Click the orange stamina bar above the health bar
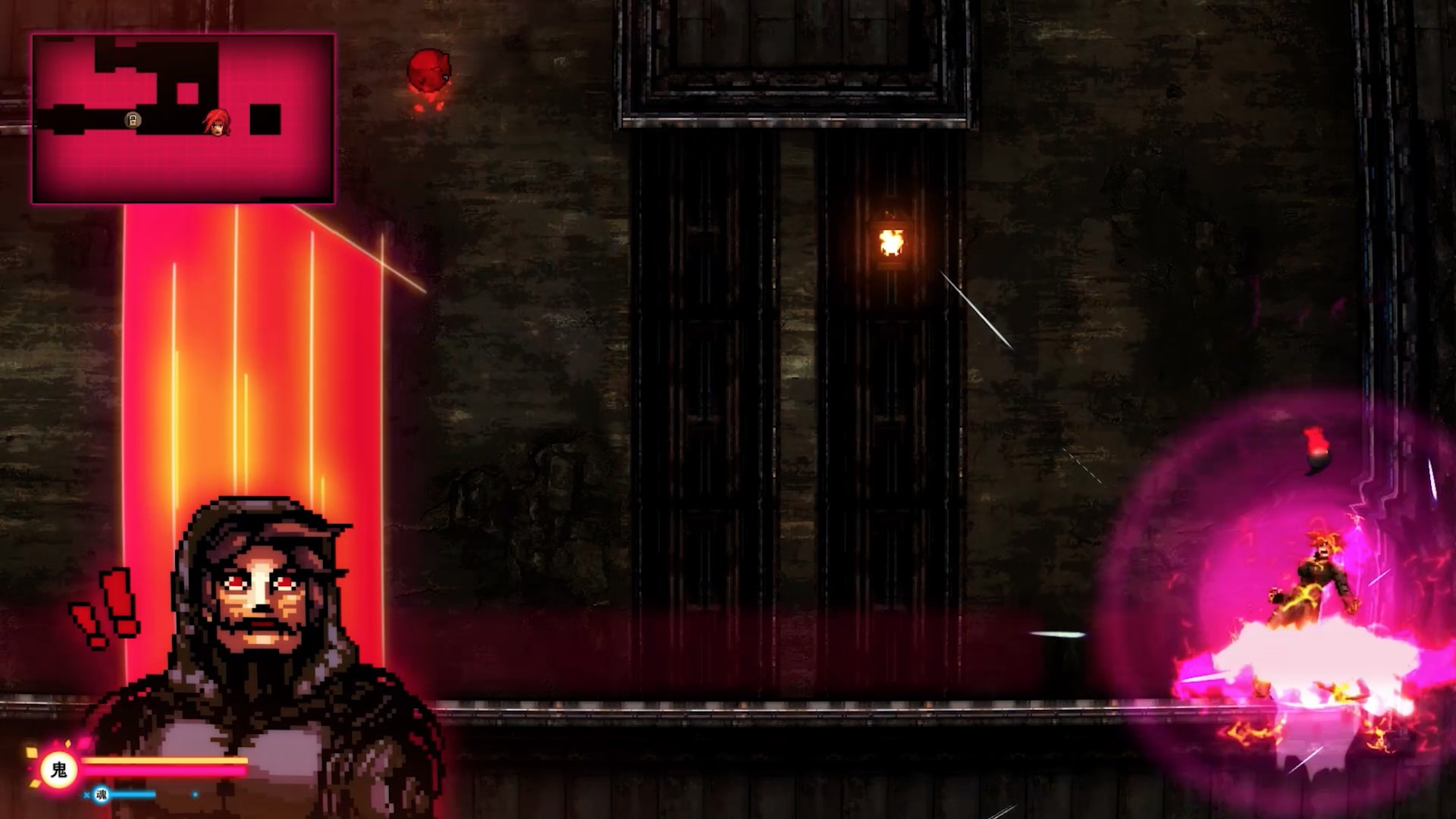This screenshot has width=1456, height=819. coord(163,760)
